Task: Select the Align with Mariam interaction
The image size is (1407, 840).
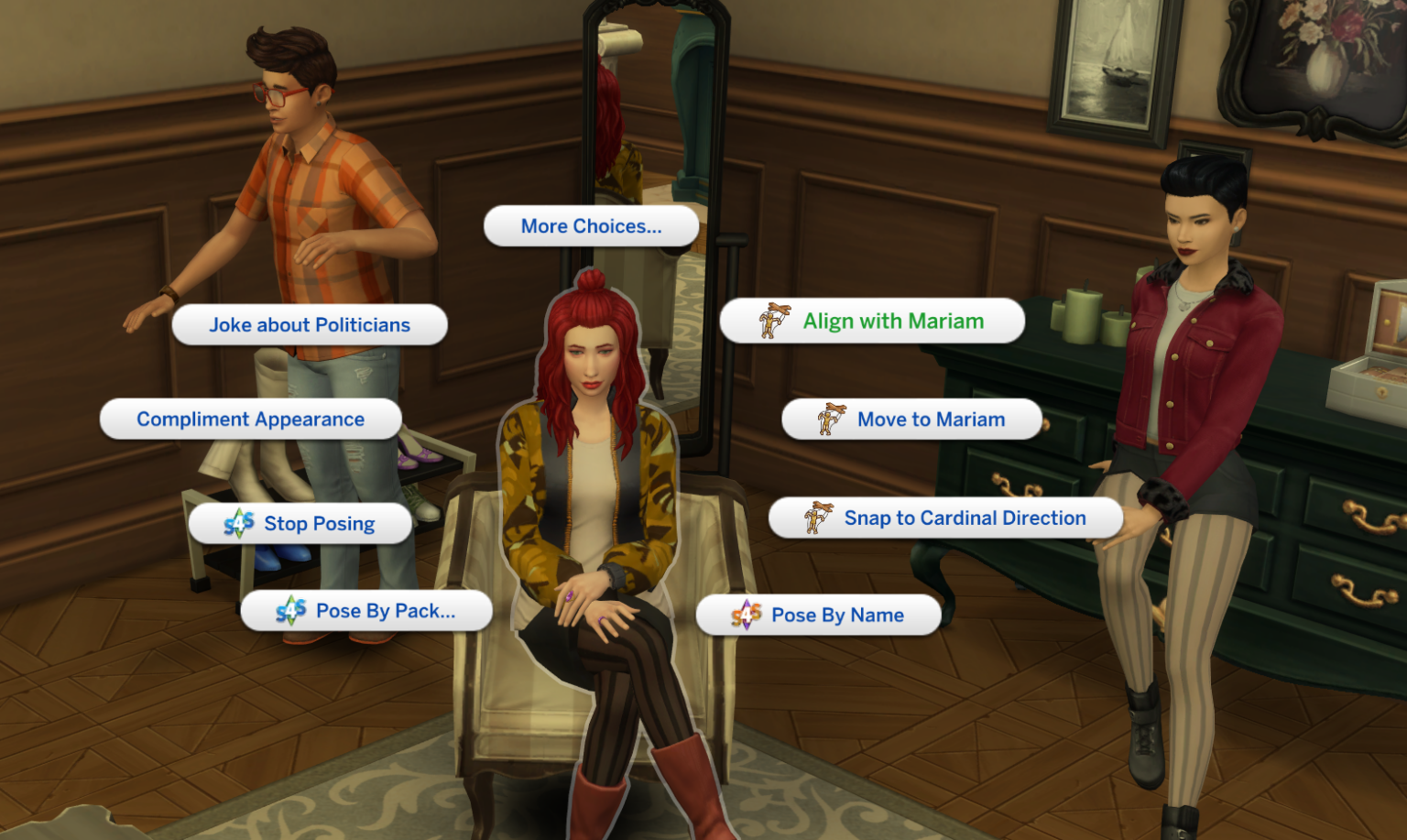Action: tap(893, 321)
